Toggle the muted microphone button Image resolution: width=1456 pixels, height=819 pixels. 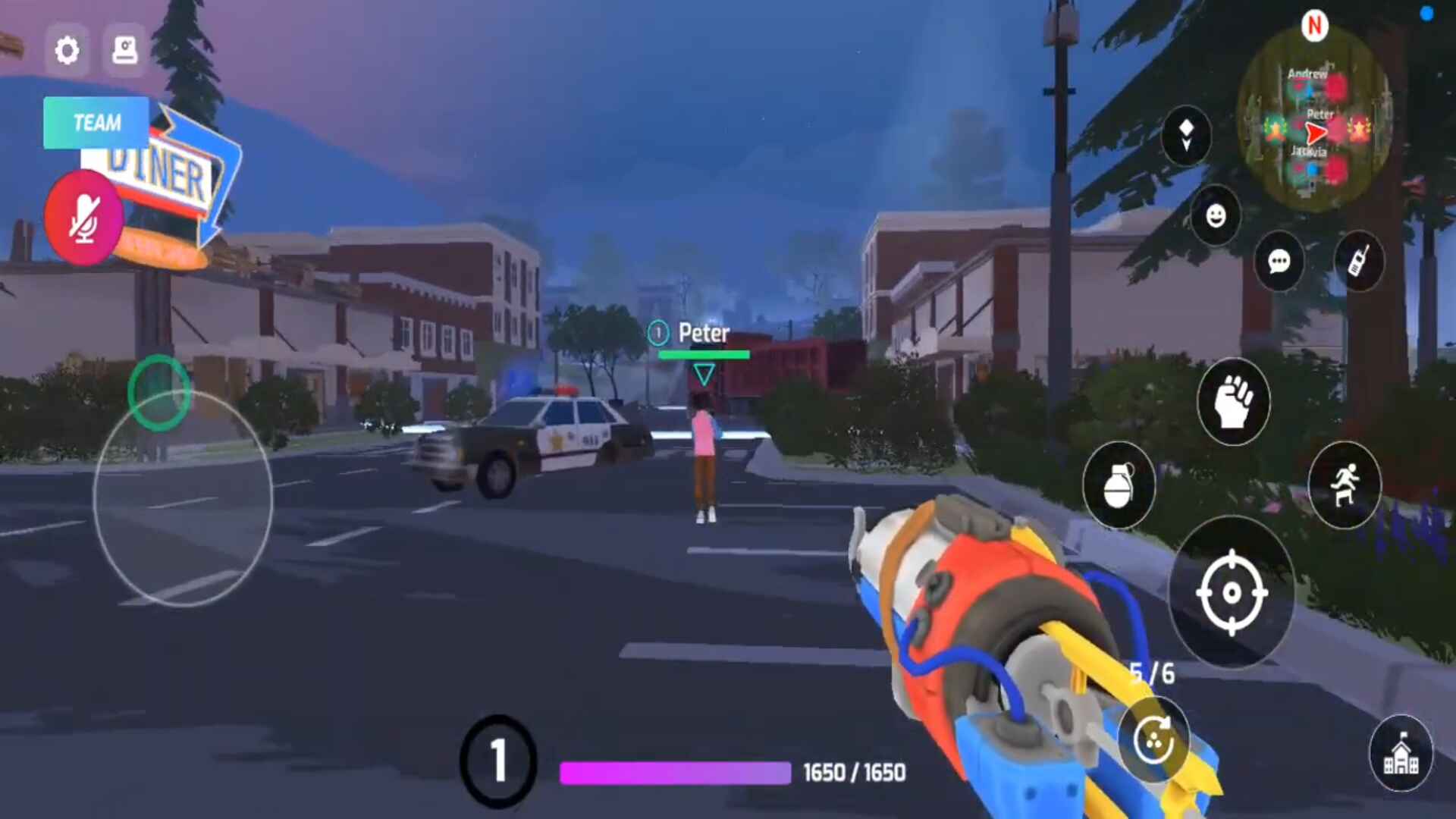[x=83, y=218]
